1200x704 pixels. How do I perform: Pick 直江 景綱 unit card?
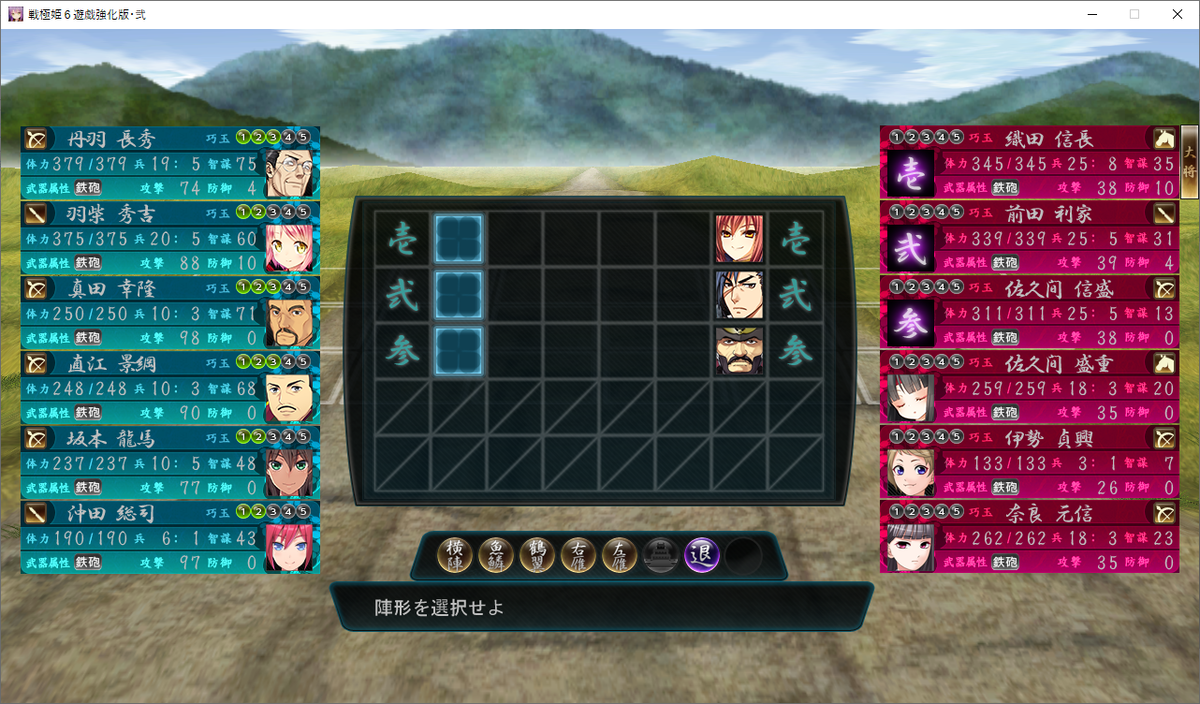(x=169, y=387)
